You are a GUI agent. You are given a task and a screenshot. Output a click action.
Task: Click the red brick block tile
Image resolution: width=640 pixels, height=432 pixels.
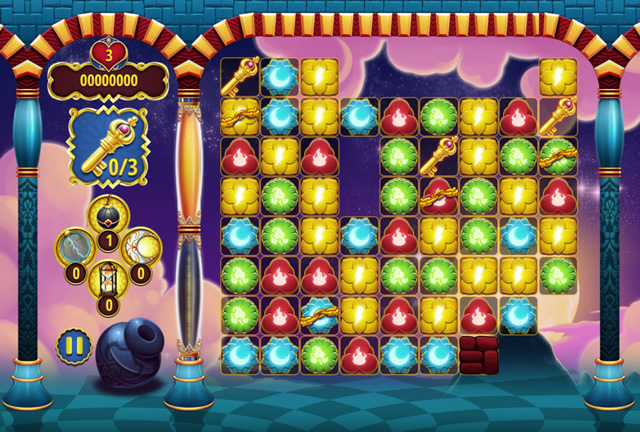[479, 351]
